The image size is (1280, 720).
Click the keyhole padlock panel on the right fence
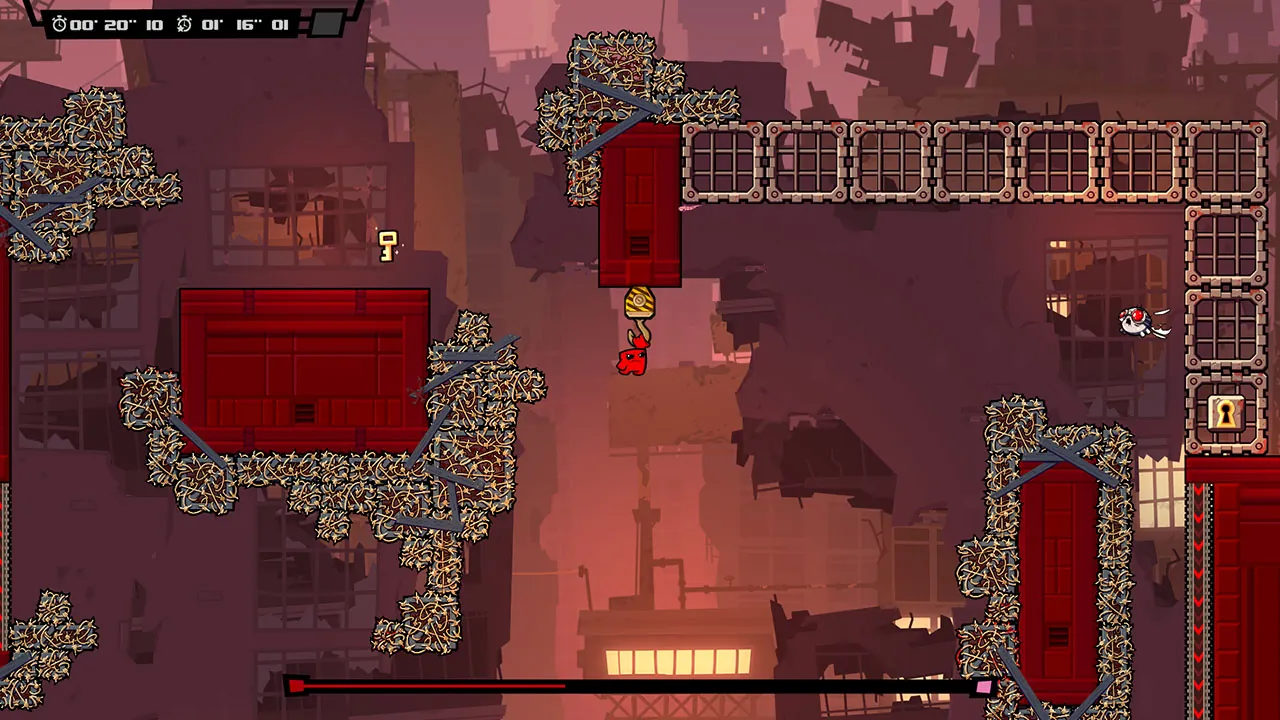[1227, 414]
